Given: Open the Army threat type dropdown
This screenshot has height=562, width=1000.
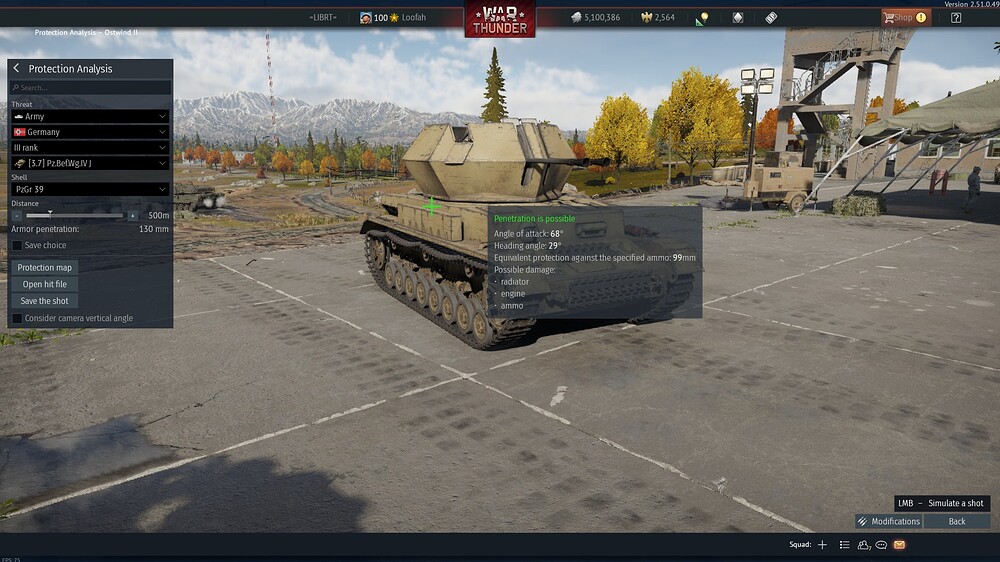Looking at the screenshot, I should [x=89, y=117].
